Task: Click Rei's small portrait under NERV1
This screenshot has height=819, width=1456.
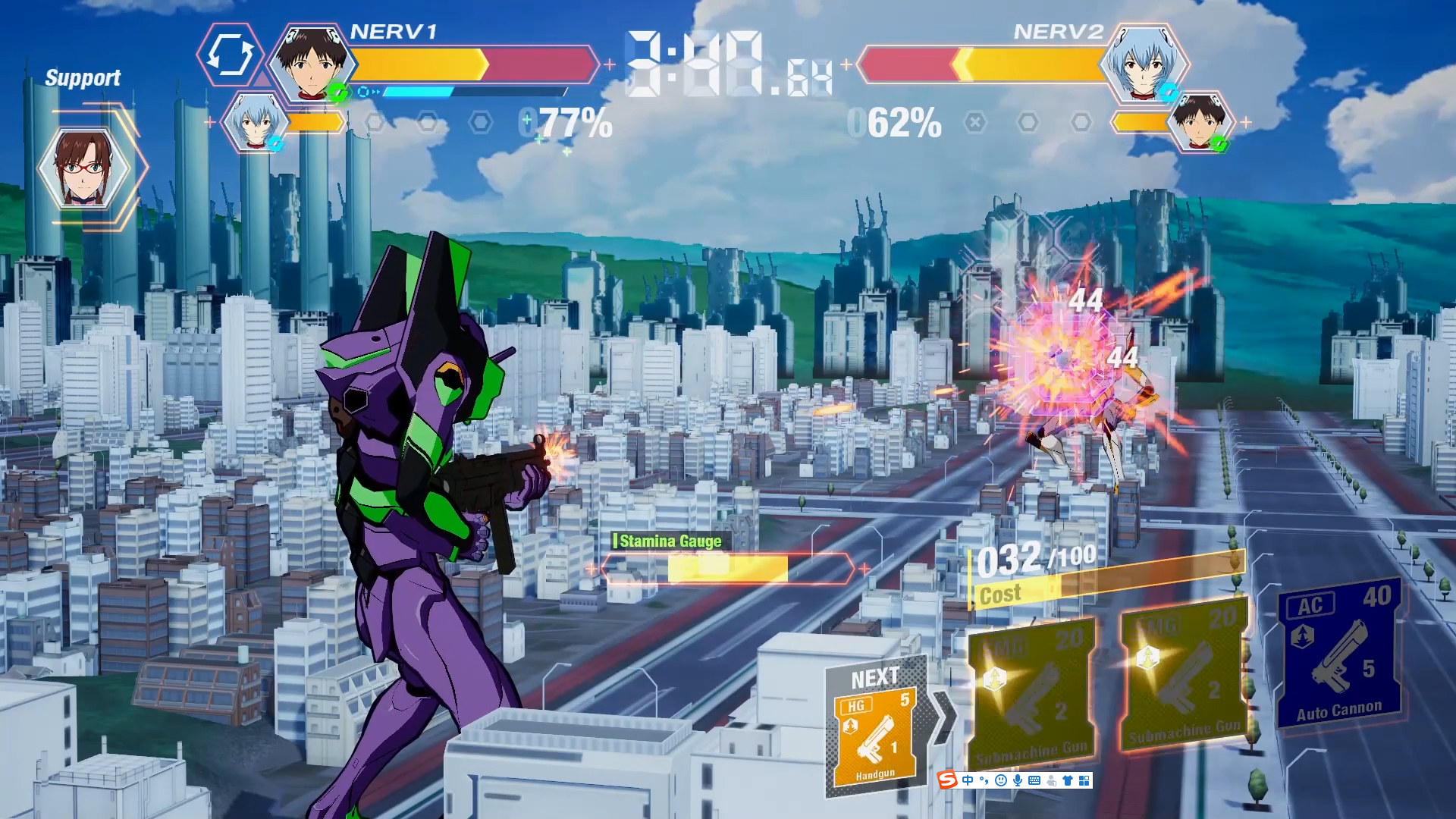Action: (253, 122)
